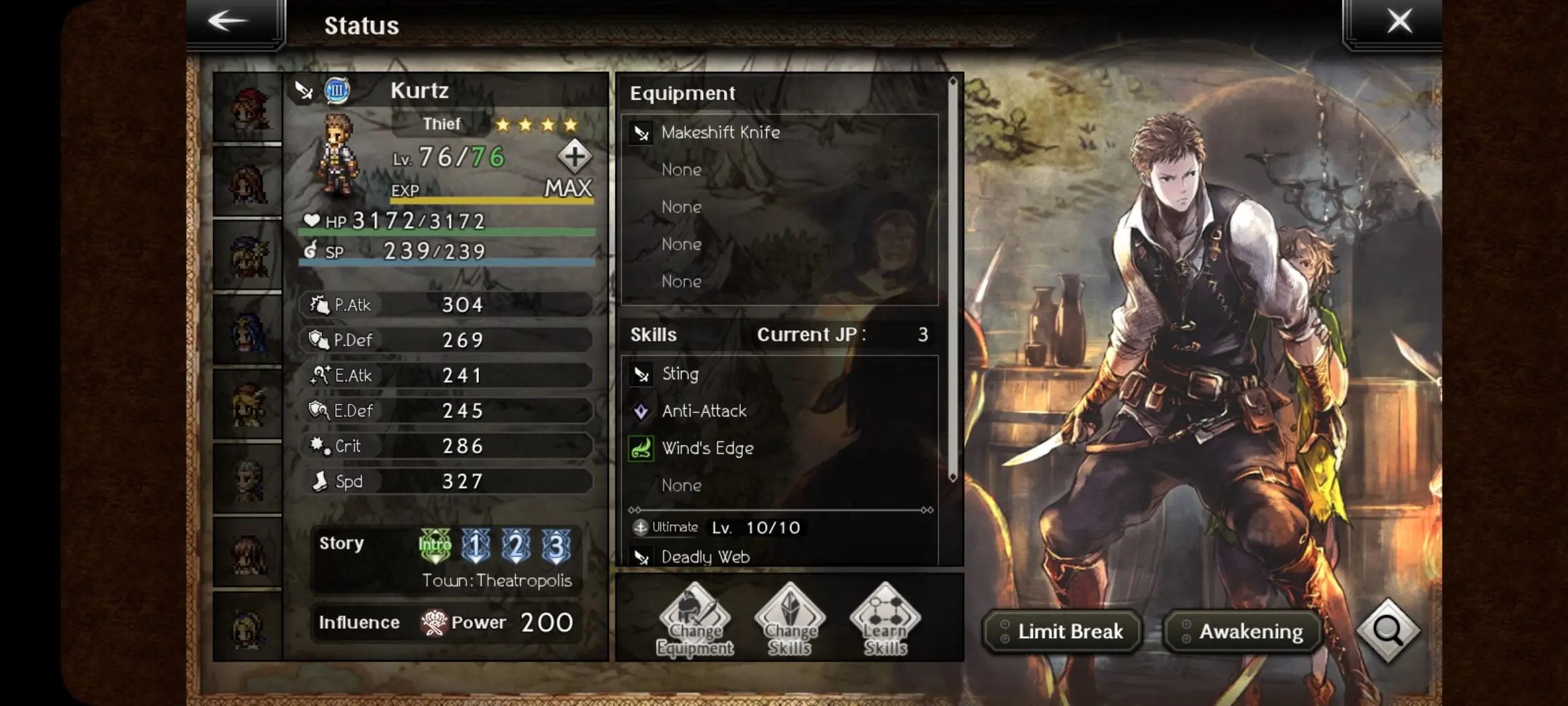Image resolution: width=1568 pixels, height=706 pixels.
Task: Tap the magnifying glass to view artwork
Action: [x=1388, y=631]
